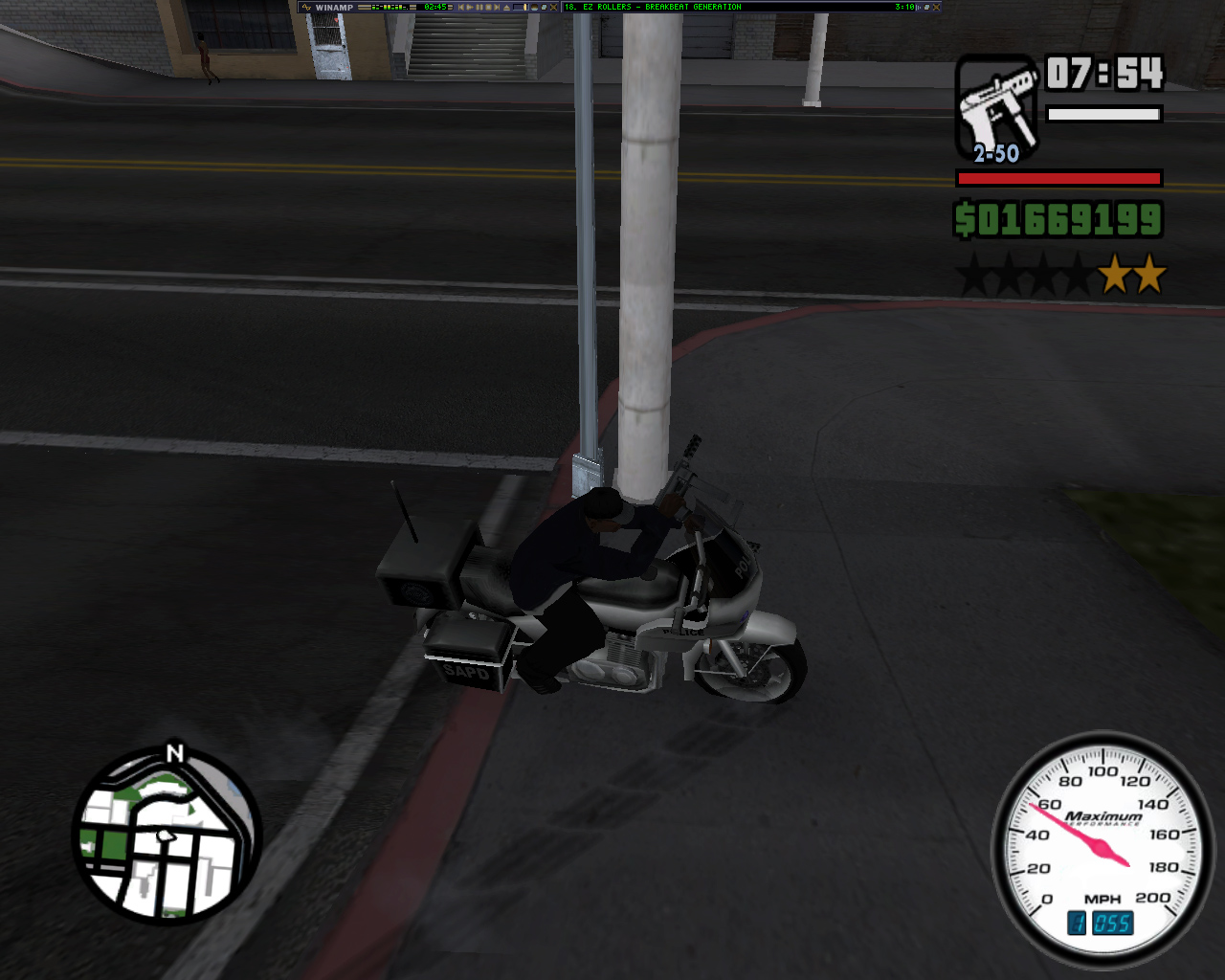1225x980 pixels.
Task: Click the Eject open-file button in Winamp
Action: coord(504,7)
